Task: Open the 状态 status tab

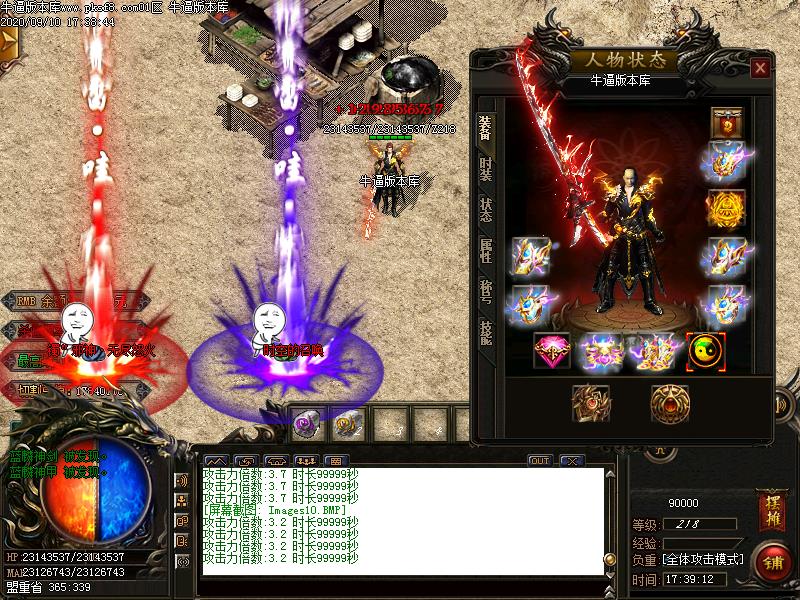Action: 485,210
